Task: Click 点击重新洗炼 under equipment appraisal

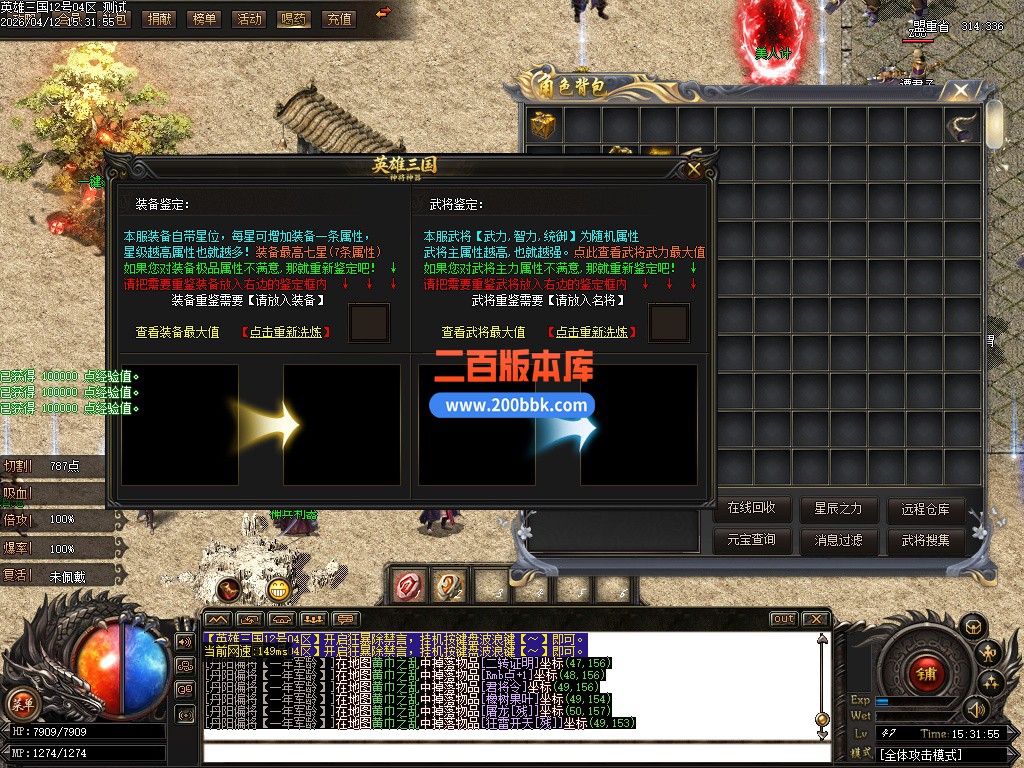Action: 286,332
